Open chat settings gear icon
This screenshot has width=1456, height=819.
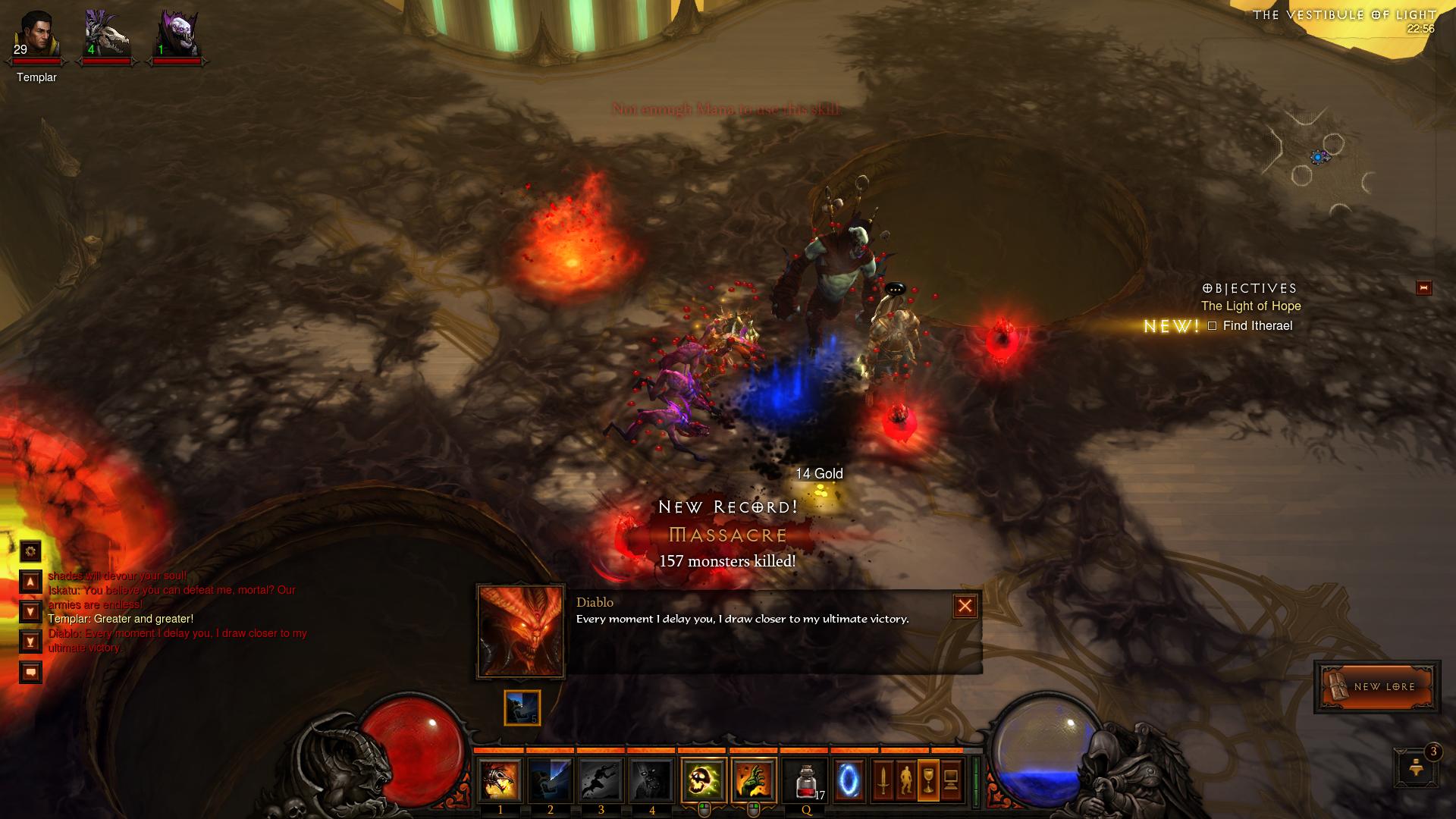30,551
